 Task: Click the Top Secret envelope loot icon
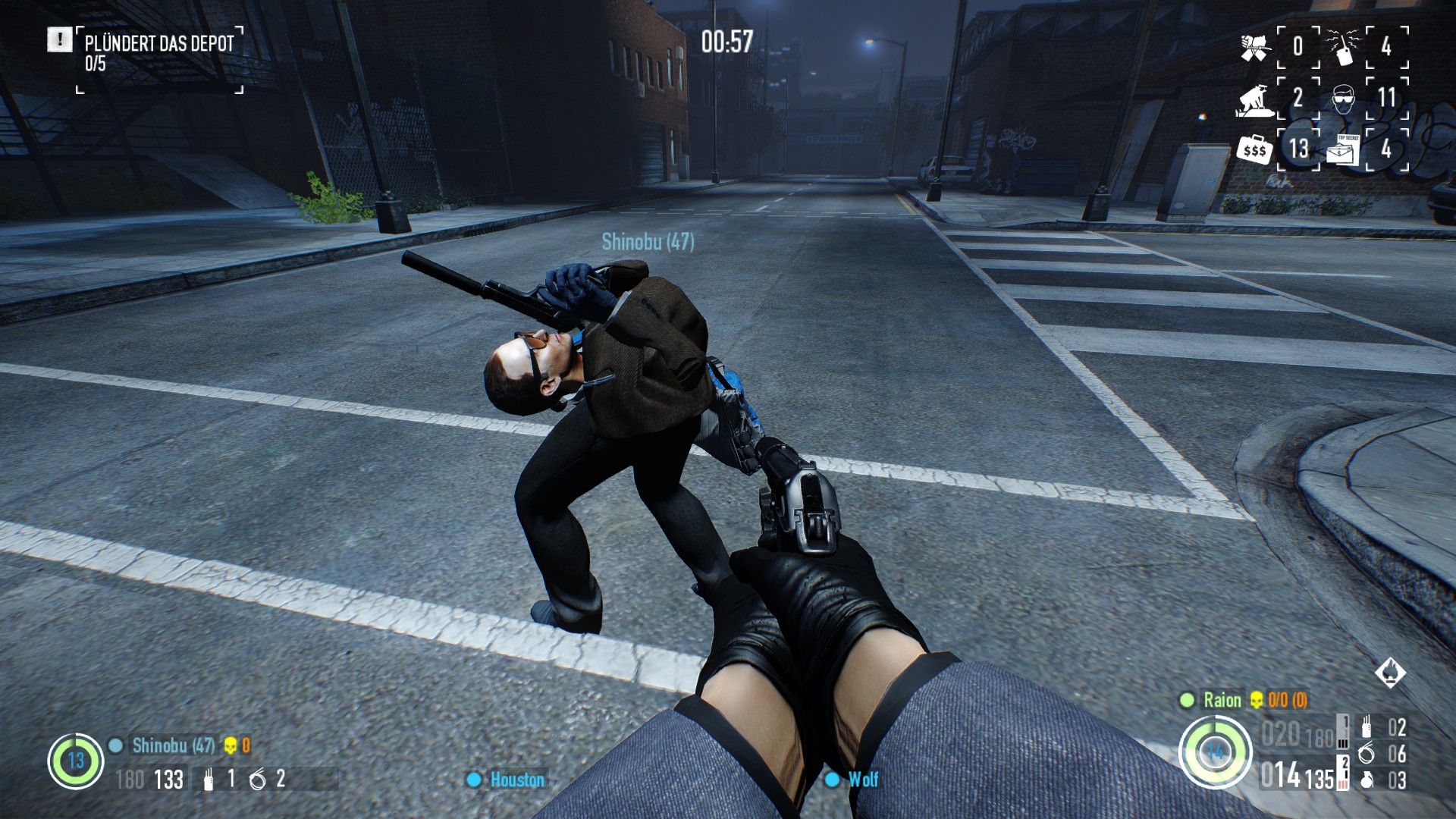point(1344,151)
